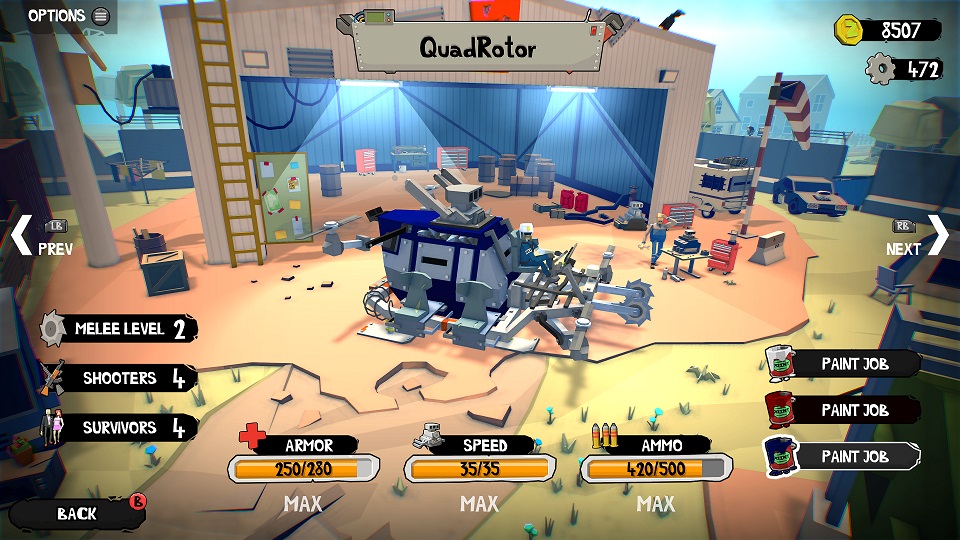Screen dimensions: 960x540
Task: Go back with the Back button
Action: (78, 513)
